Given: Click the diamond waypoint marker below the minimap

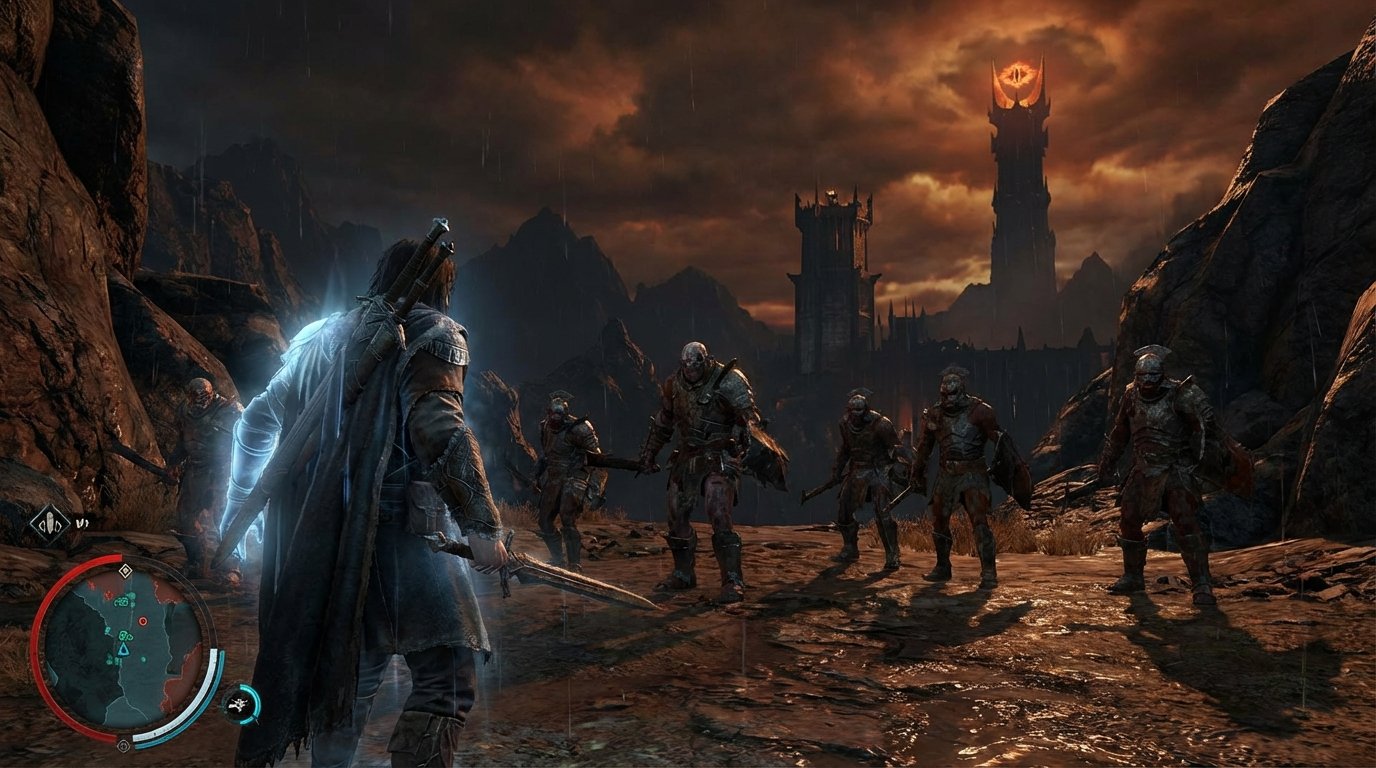Looking at the screenshot, I should coord(126,744).
